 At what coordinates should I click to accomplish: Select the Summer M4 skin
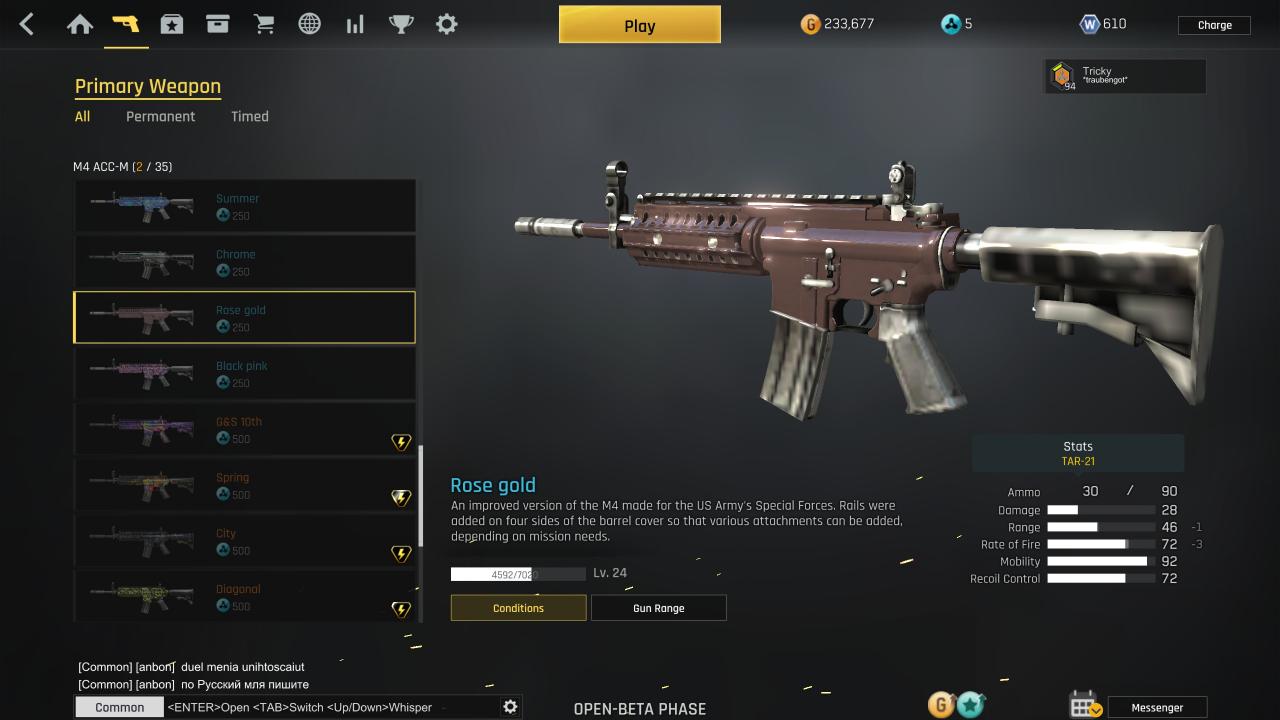244,206
